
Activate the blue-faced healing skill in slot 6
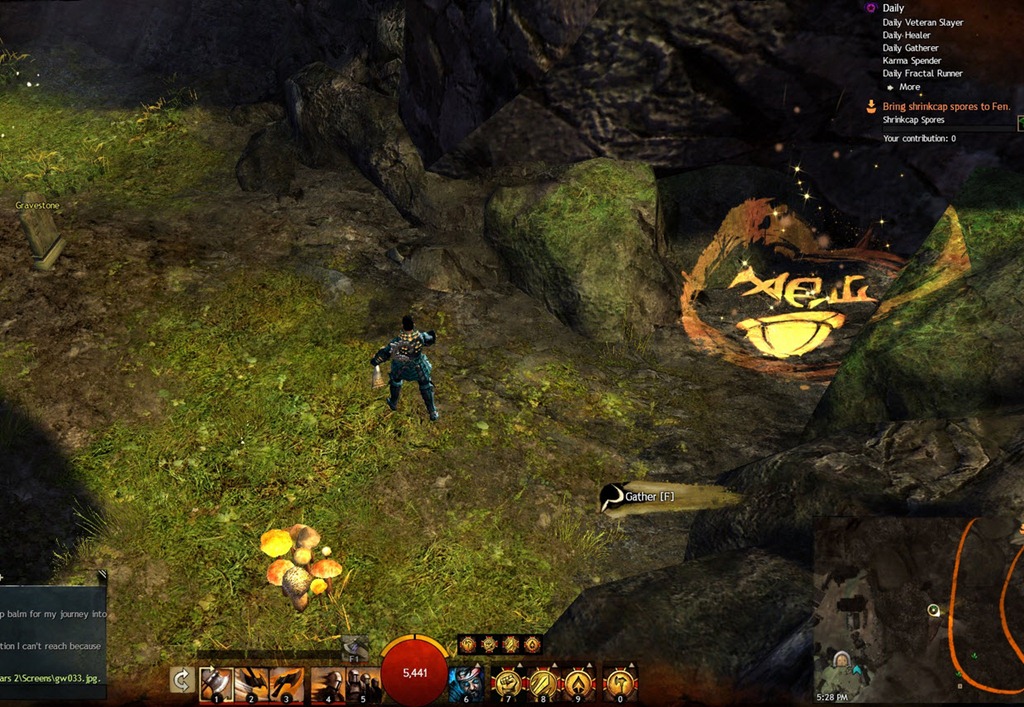click(x=466, y=684)
